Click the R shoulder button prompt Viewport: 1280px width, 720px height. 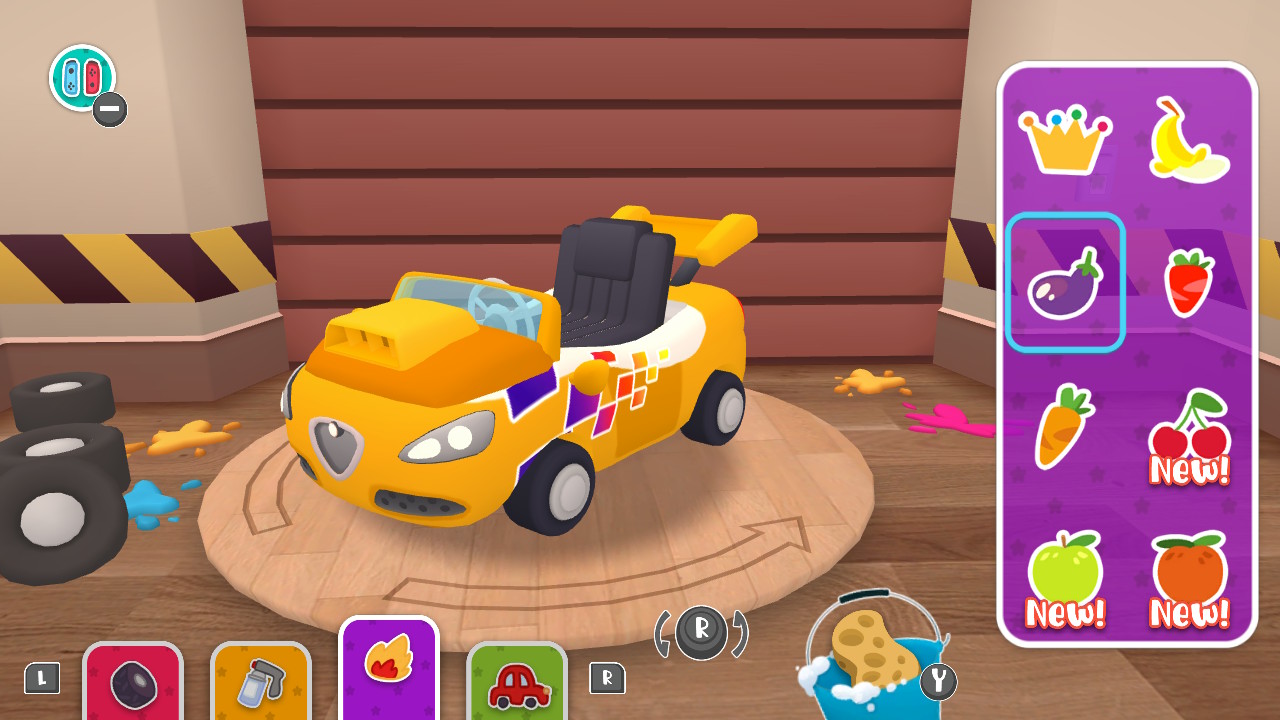pos(606,678)
